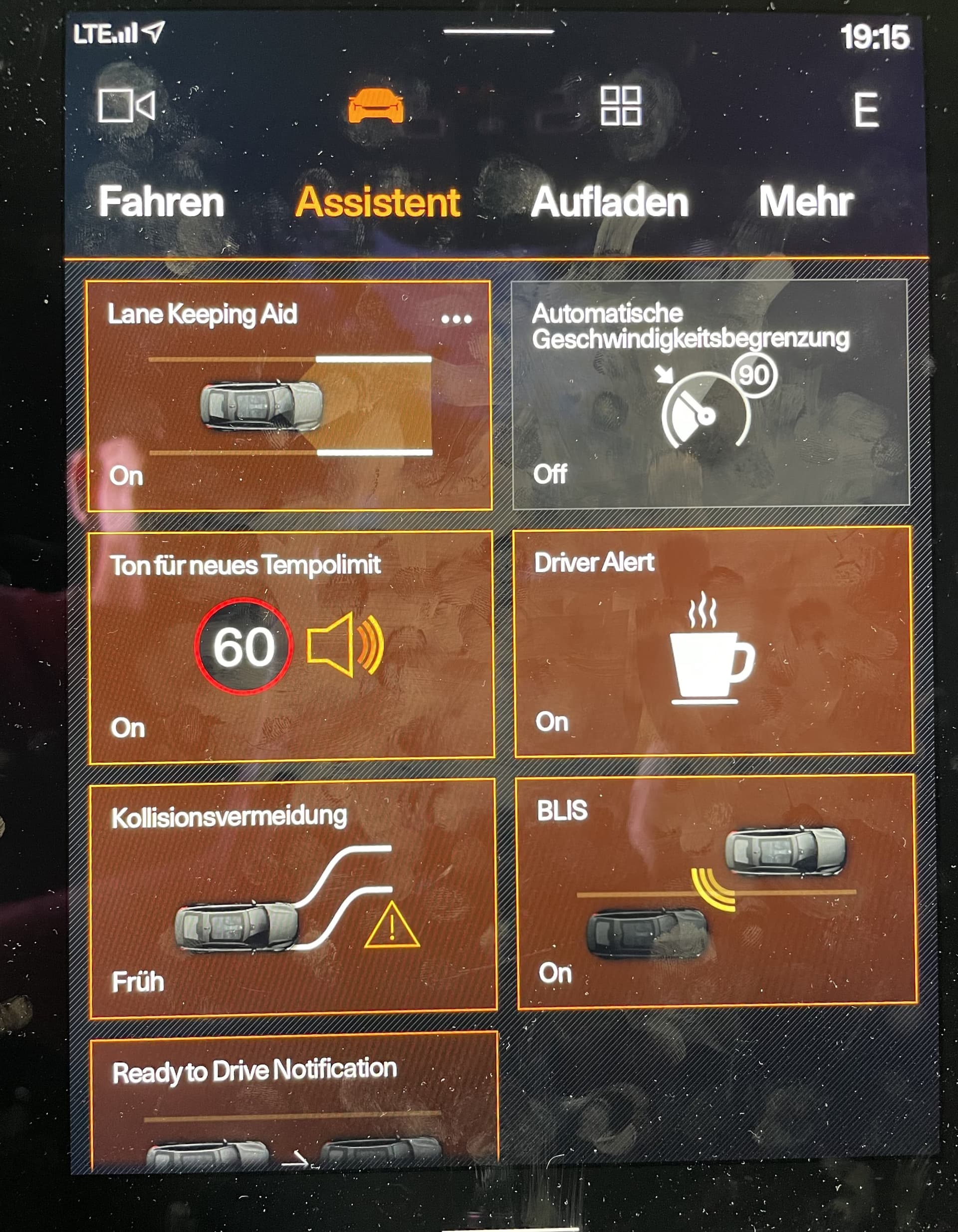Tap the E profile icon
The image size is (958, 1232).
866,109
